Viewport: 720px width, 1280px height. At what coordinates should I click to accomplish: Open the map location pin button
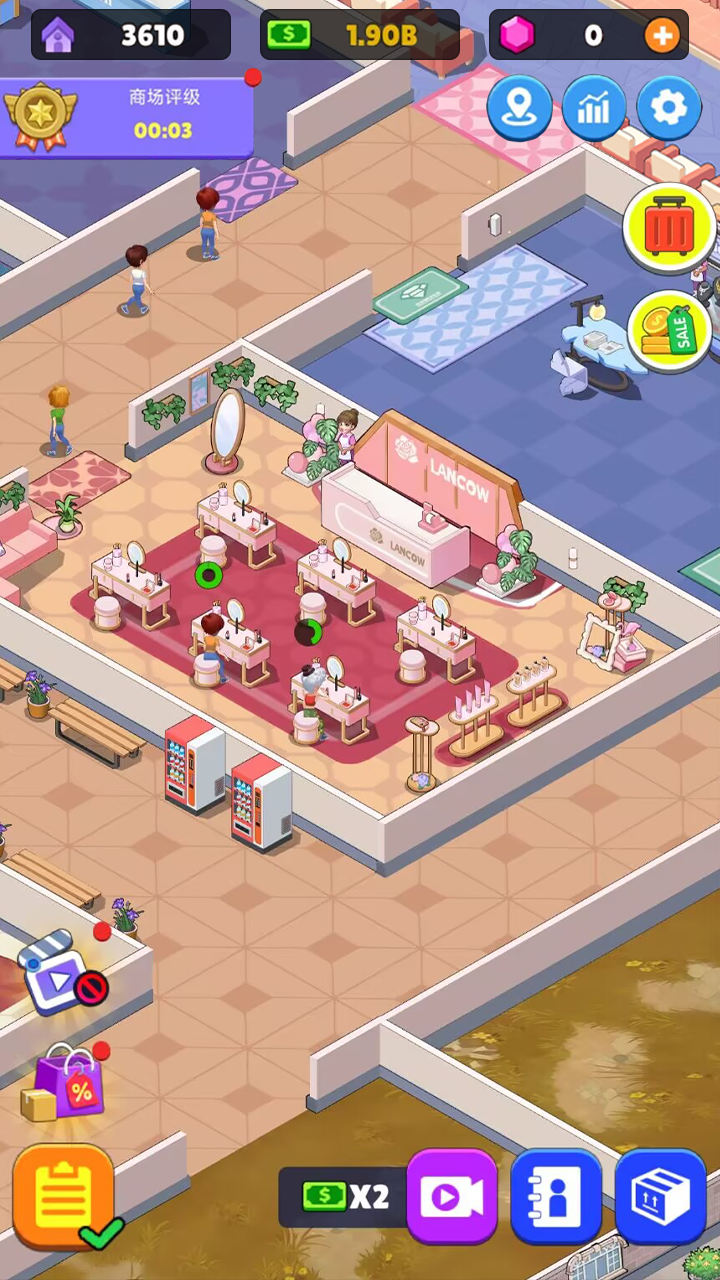point(519,107)
